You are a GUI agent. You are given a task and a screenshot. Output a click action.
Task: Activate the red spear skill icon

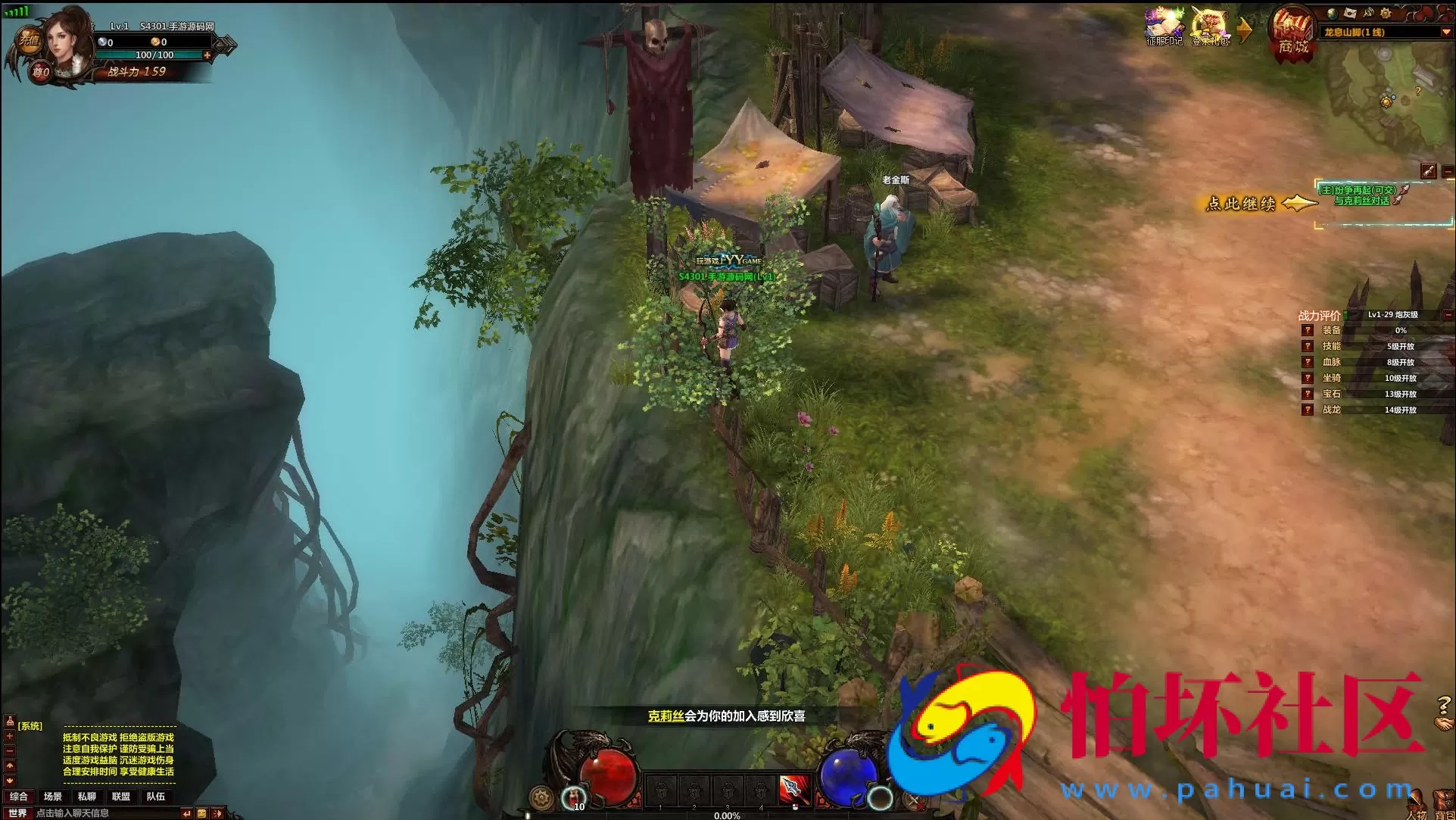pyautogui.click(x=794, y=791)
